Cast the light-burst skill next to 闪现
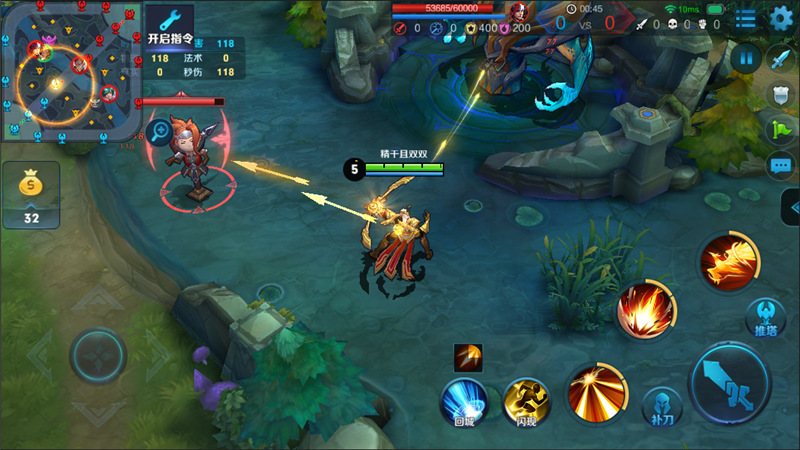This screenshot has height=450, width=800. [596, 391]
